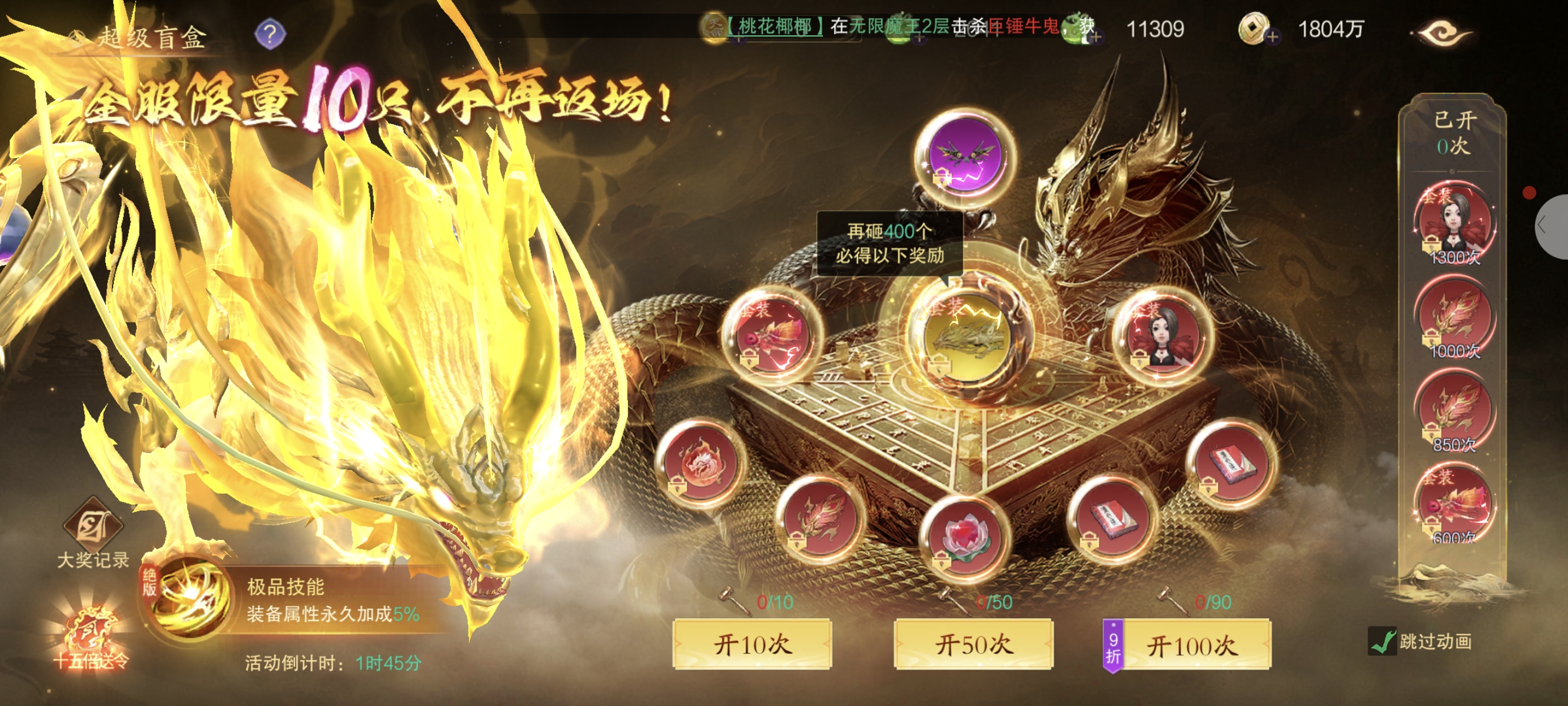Viewport: 1568px width, 706px height.
Task: Inspect the red fire dragon orb reward
Action: pos(701,462)
